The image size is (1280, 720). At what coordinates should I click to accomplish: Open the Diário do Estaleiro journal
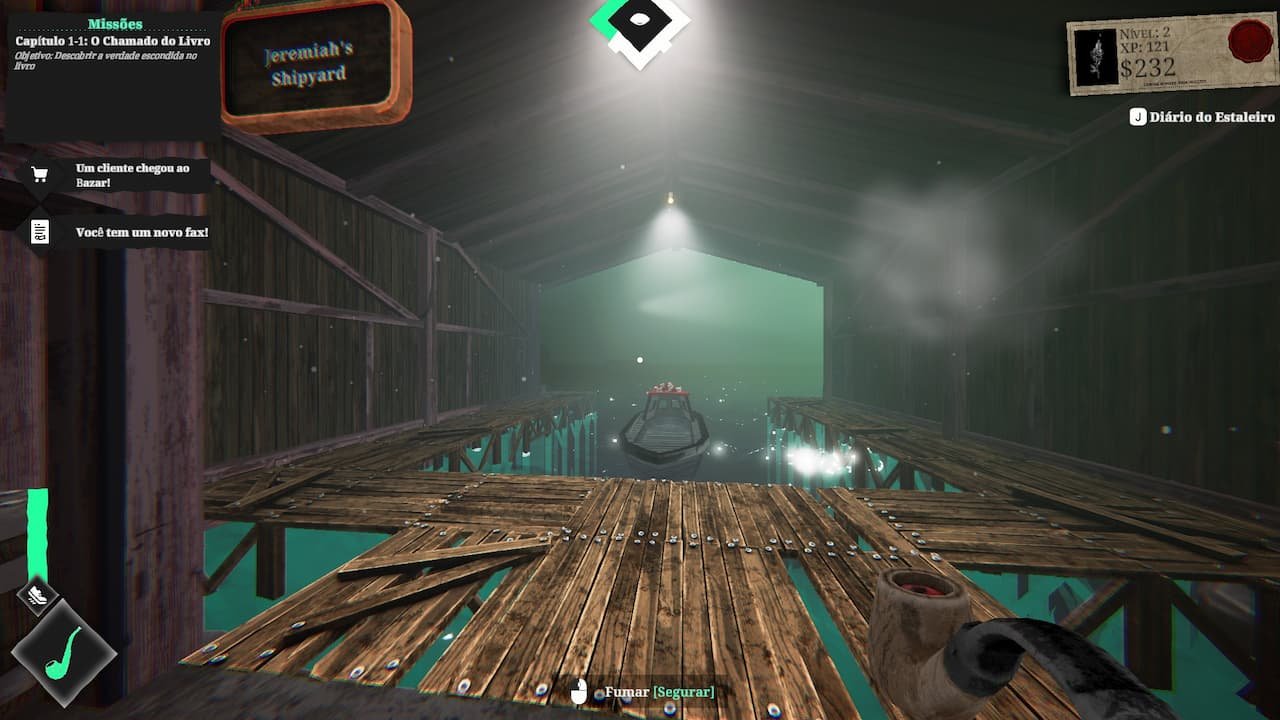(x=1202, y=117)
